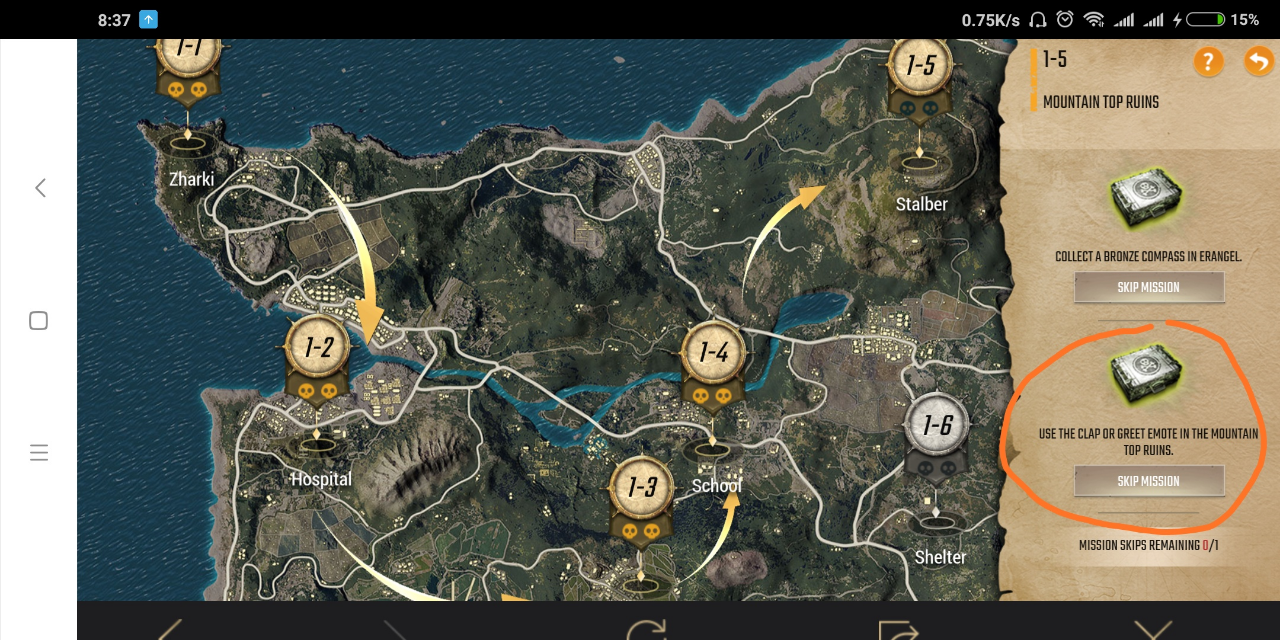Reload the page with the refresh icon
Image resolution: width=1280 pixels, height=640 pixels.
[x=647, y=630]
